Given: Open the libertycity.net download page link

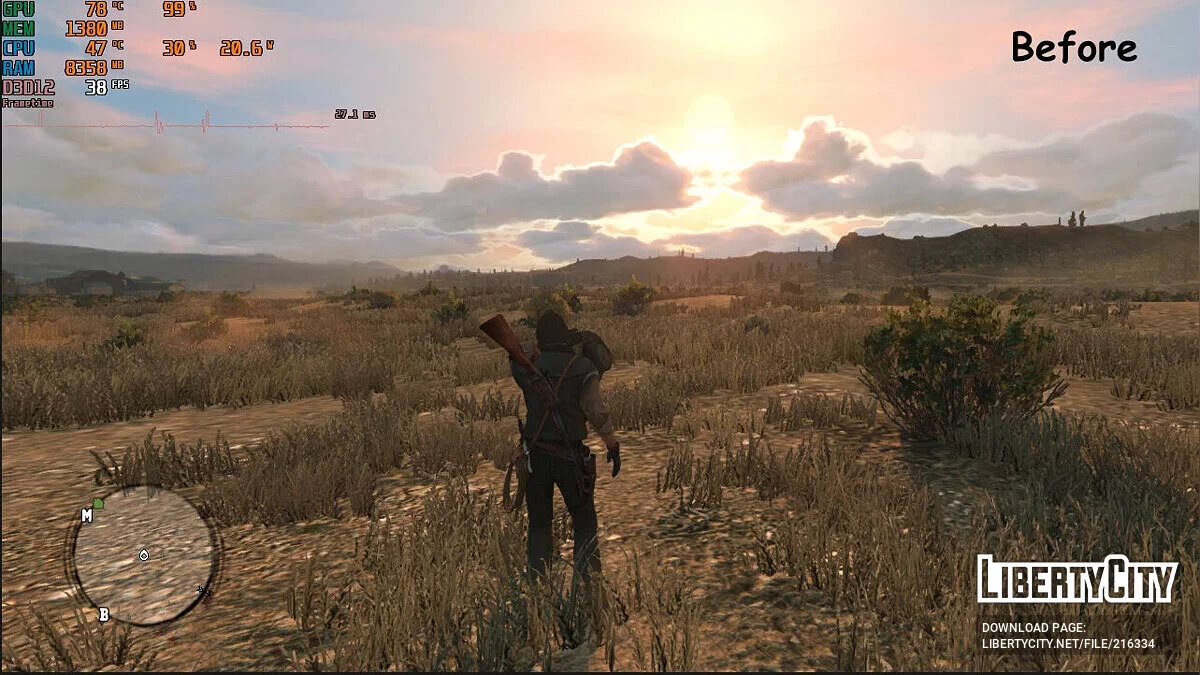Looking at the screenshot, I should click(x=1068, y=643).
